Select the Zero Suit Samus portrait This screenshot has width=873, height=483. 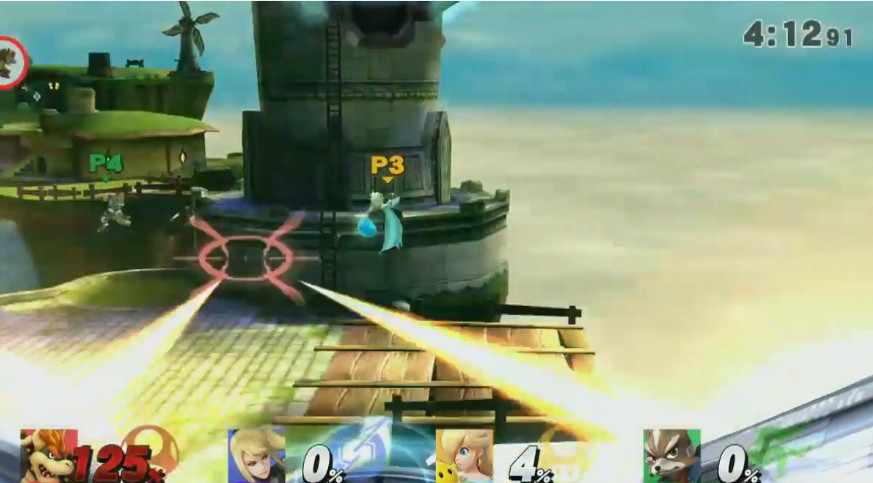click(257, 458)
